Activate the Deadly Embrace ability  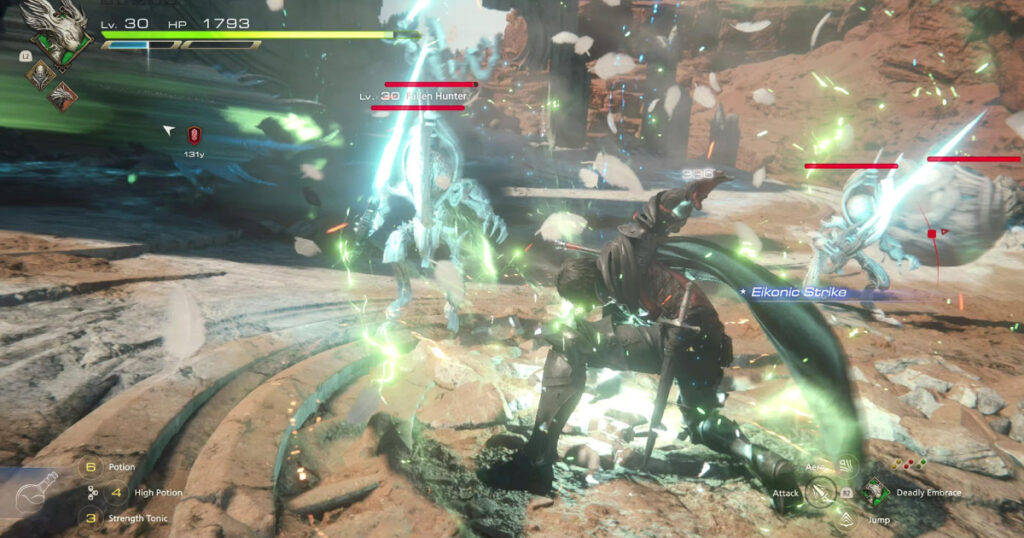(874, 492)
